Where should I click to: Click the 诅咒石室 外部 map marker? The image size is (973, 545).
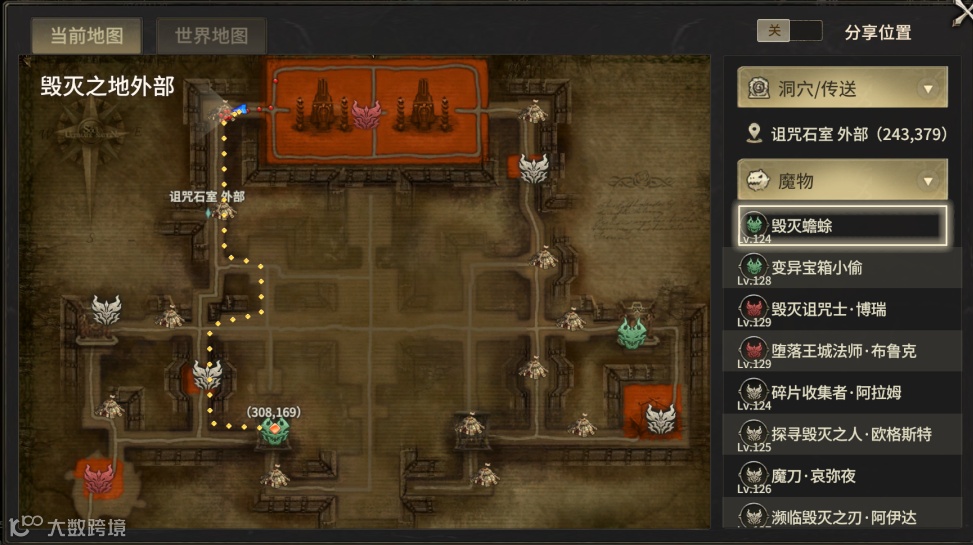(225, 211)
